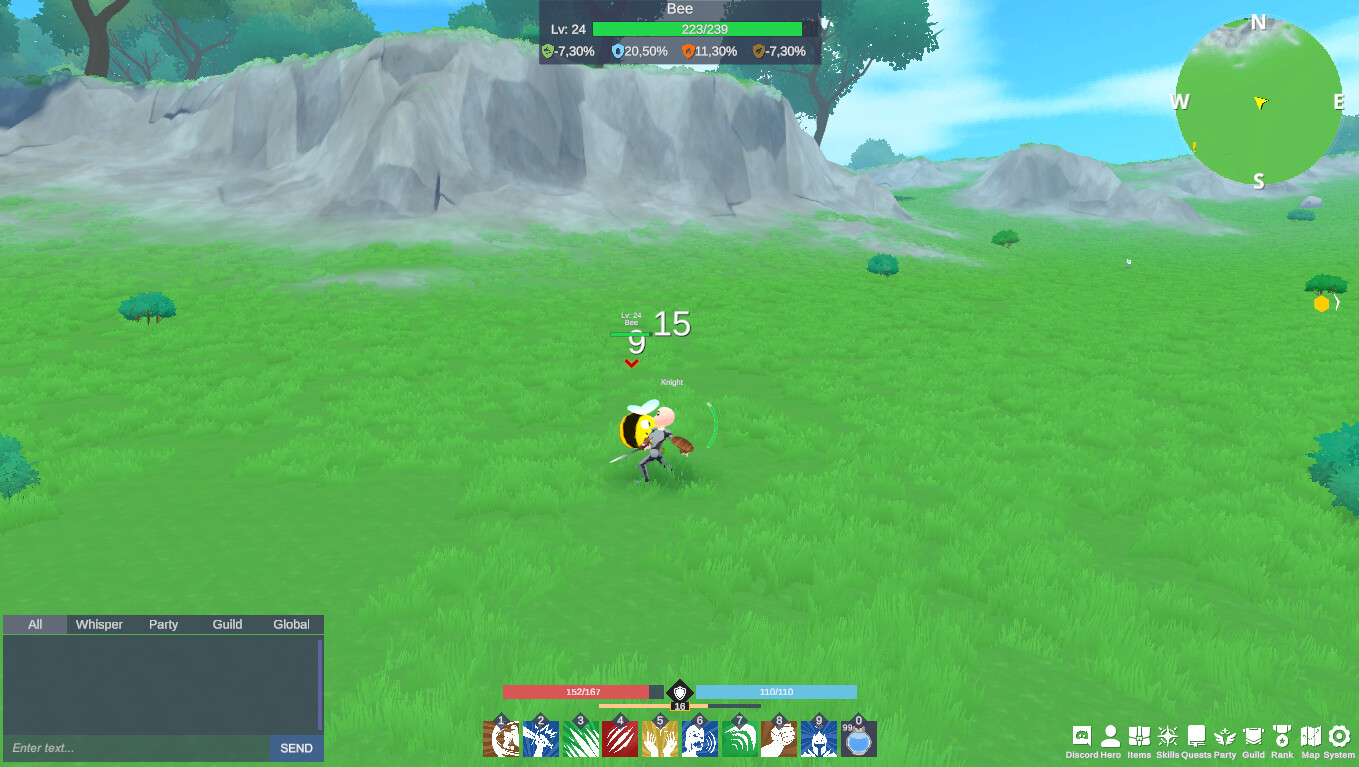
Task: Open the Hero character screen
Action: point(1110,737)
